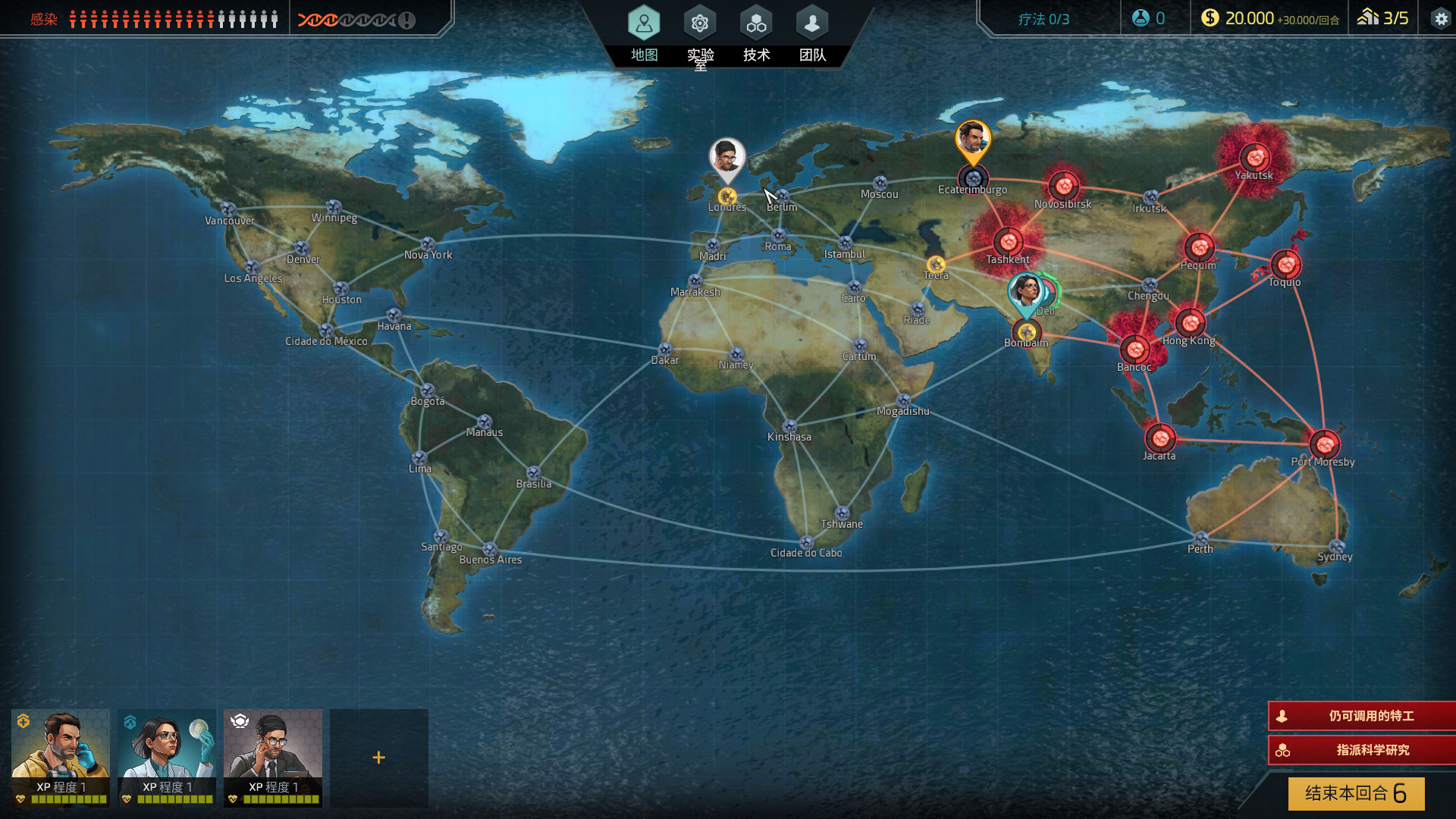This screenshot has height=819, width=1456.
Task: Select the Yakutsk infected city node
Action: [x=1255, y=157]
